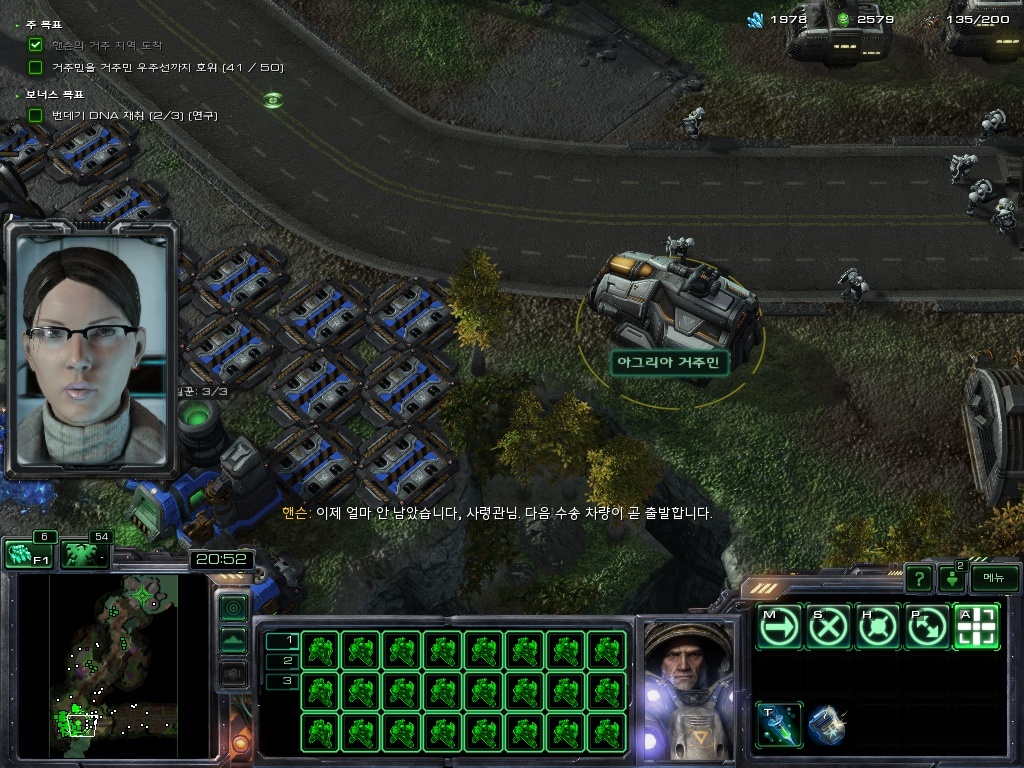The height and width of the screenshot is (768, 1024).
Task: Click the Move command button
Action: click(779, 627)
